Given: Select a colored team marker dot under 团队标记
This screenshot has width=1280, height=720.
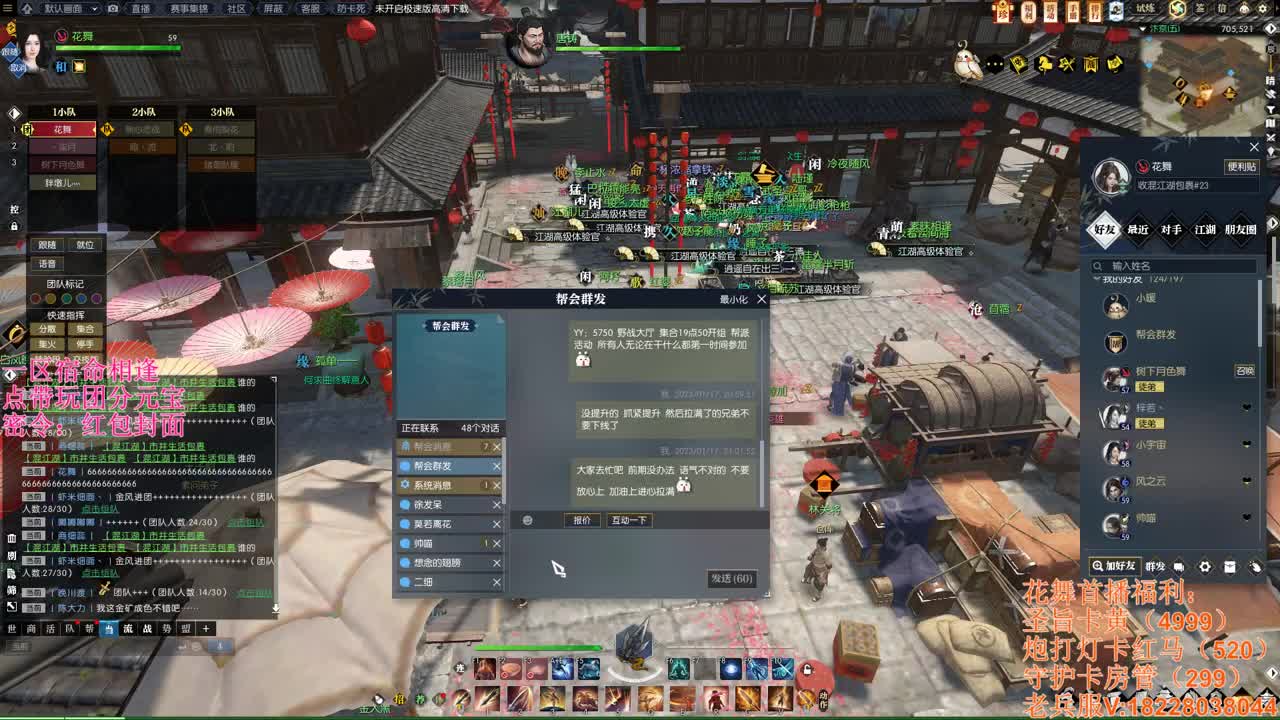Looking at the screenshot, I should (36, 298).
